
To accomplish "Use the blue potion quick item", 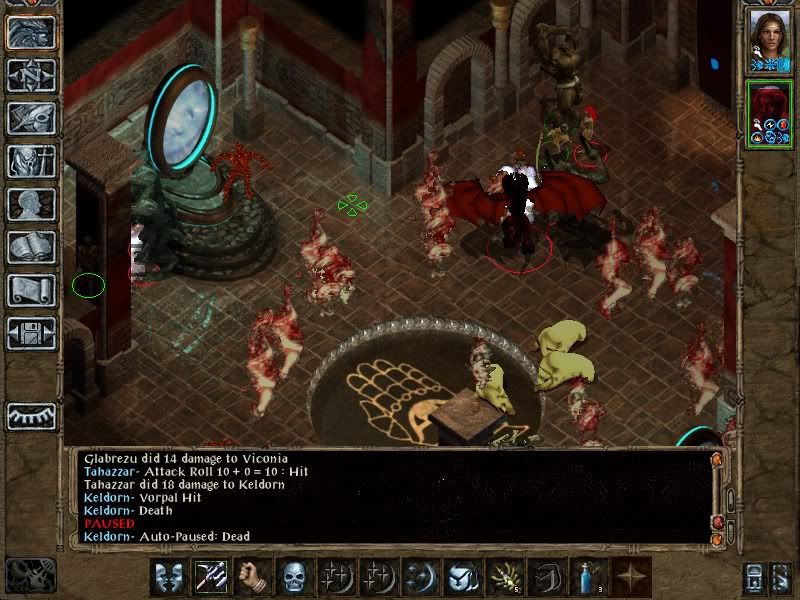I will pyautogui.click(x=590, y=577).
